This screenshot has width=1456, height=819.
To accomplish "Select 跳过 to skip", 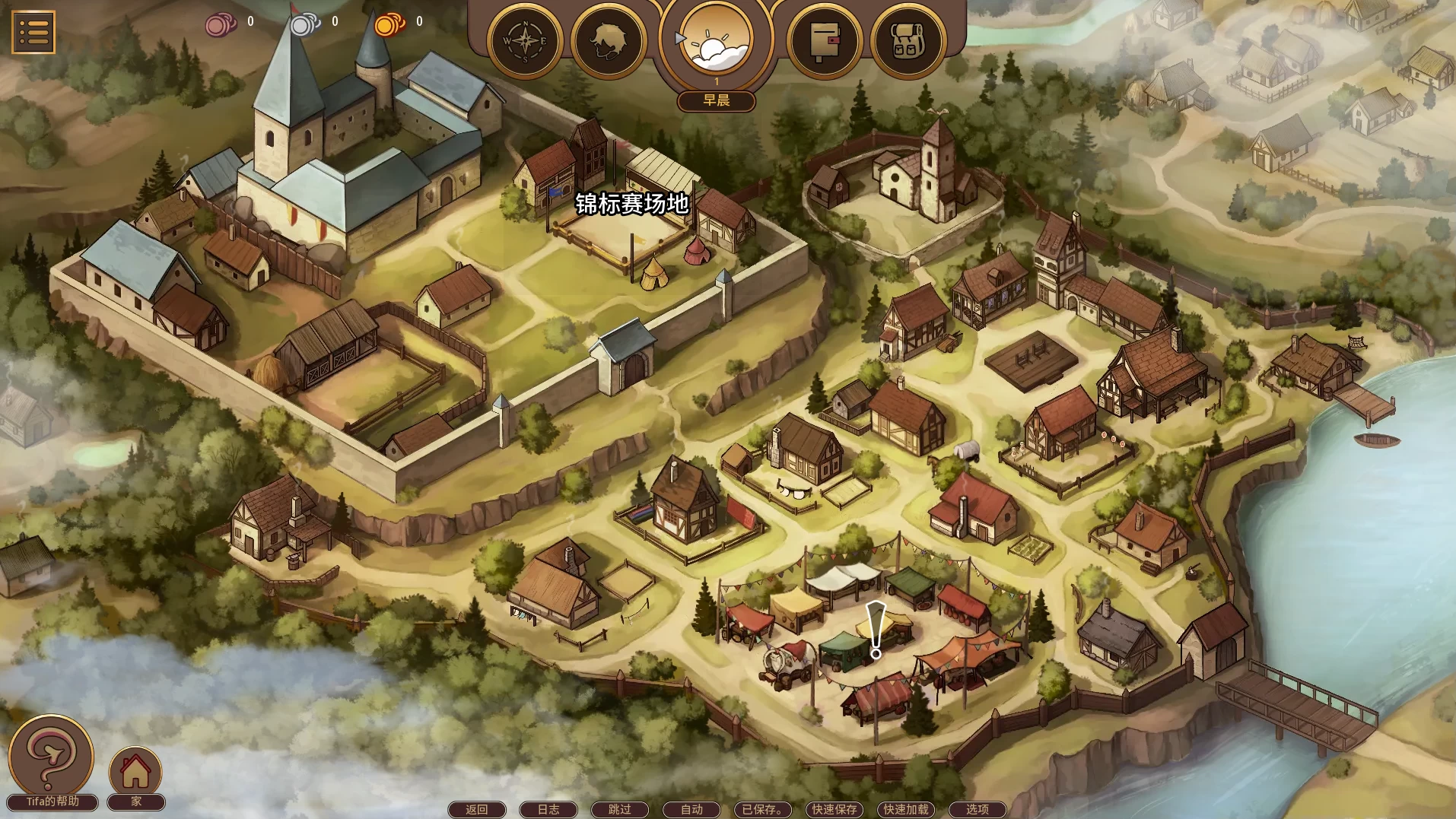I will click(x=620, y=809).
